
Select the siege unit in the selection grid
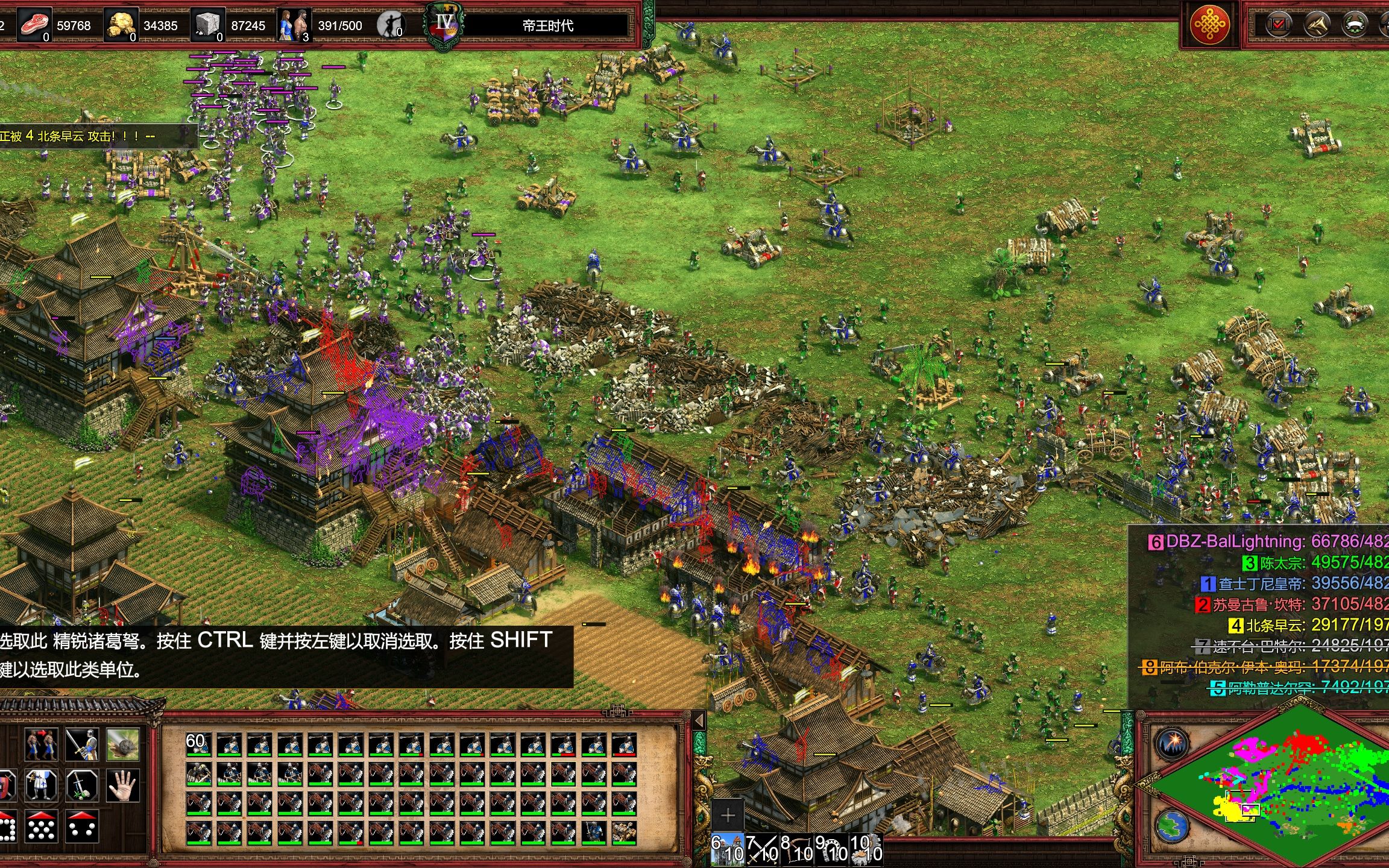pyautogui.click(x=624, y=833)
